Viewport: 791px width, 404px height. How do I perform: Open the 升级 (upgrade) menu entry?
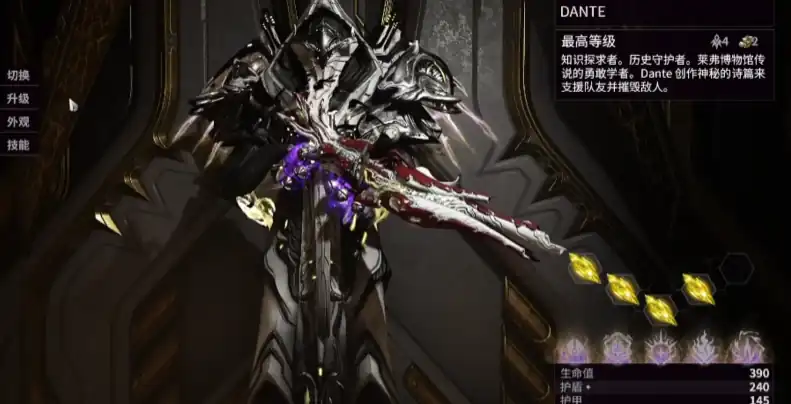click(18, 98)
